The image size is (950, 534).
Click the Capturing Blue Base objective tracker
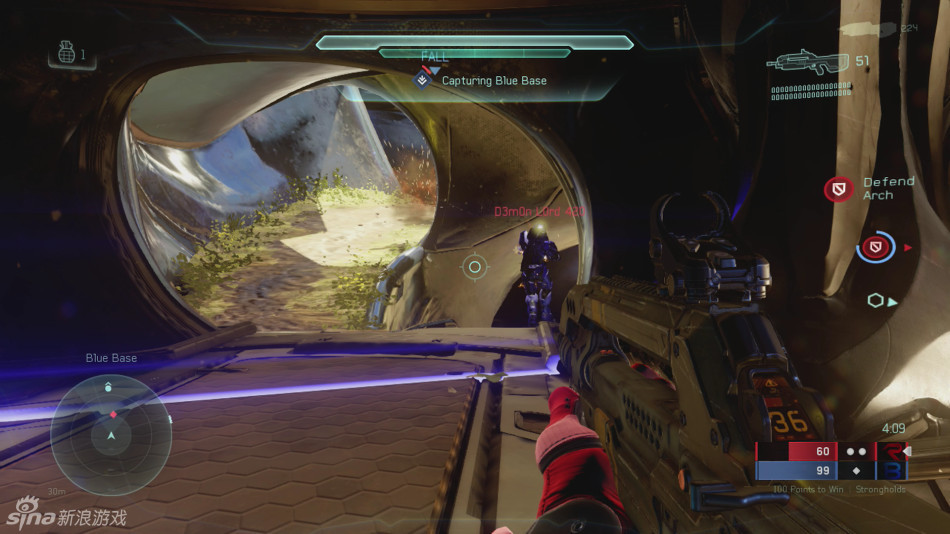[483, 80]
